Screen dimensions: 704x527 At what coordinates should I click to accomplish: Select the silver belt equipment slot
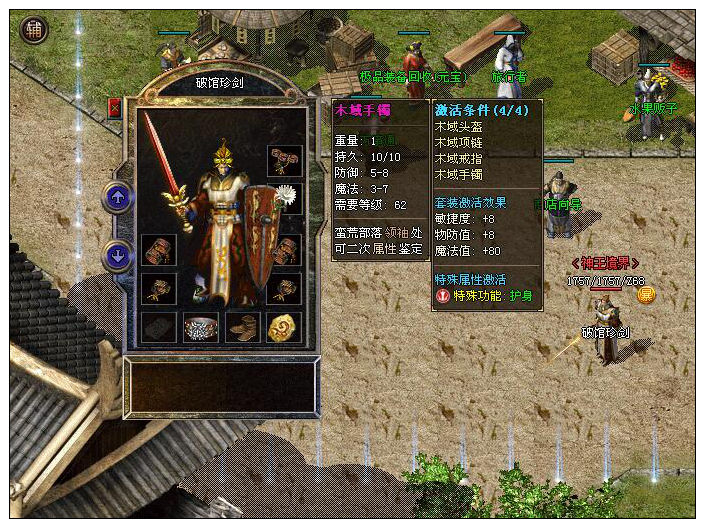(x=201, y=327)
